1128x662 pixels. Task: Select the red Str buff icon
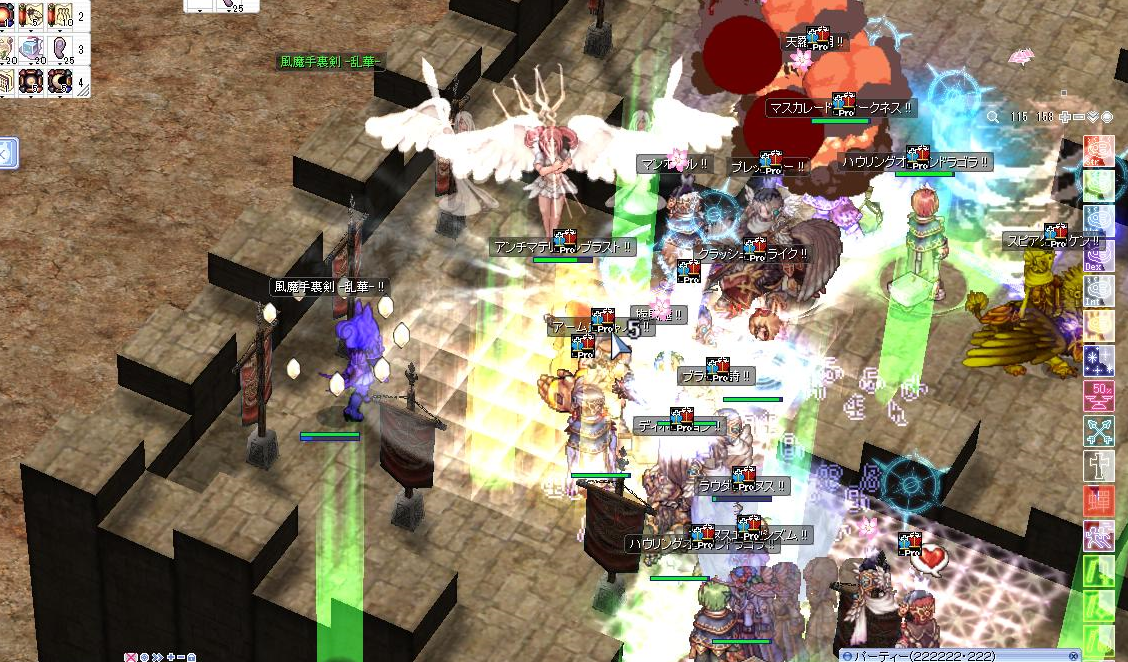[x=1098, y=150]
